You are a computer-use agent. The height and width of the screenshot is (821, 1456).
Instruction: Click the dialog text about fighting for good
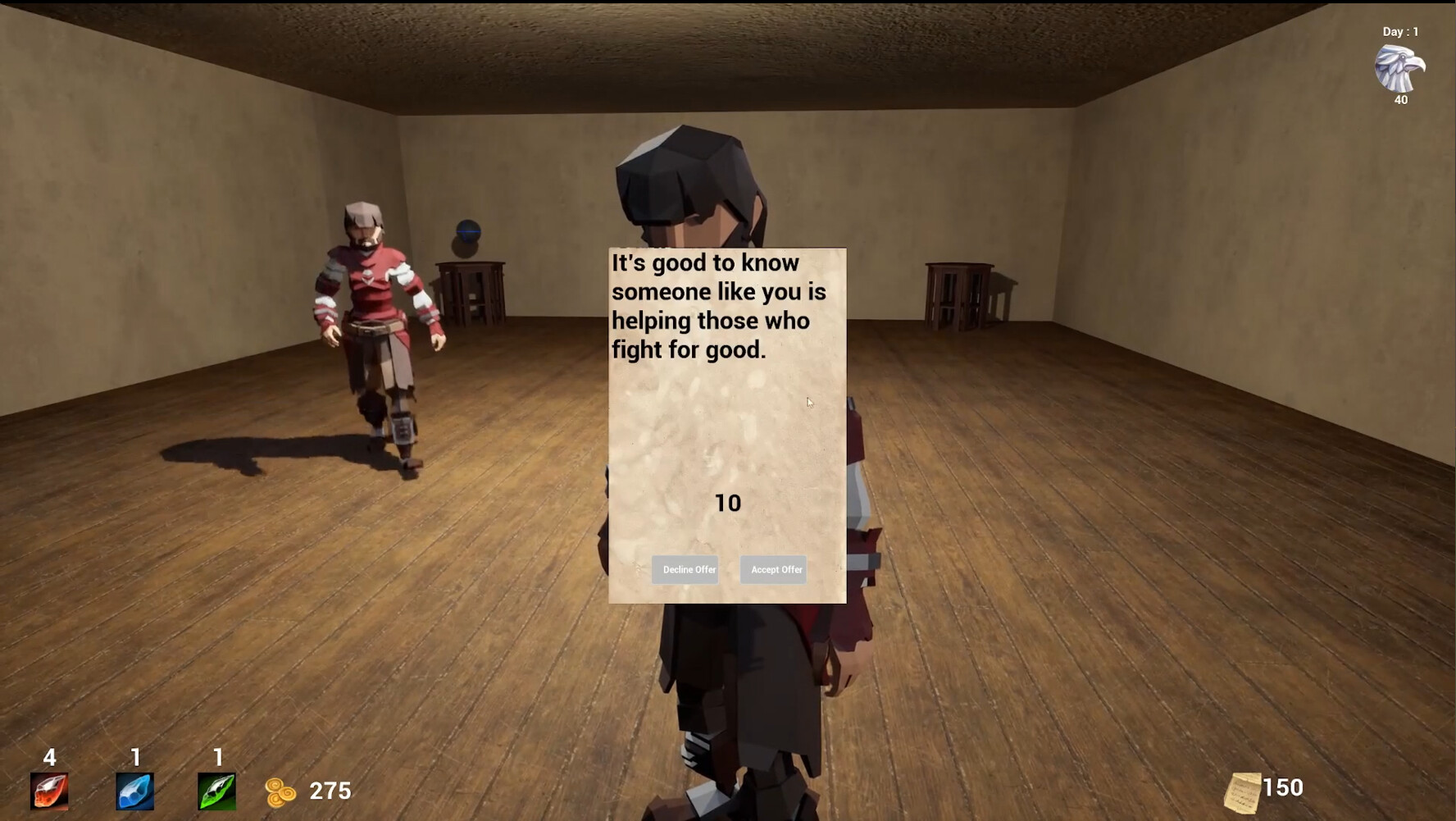coord(717,305)
